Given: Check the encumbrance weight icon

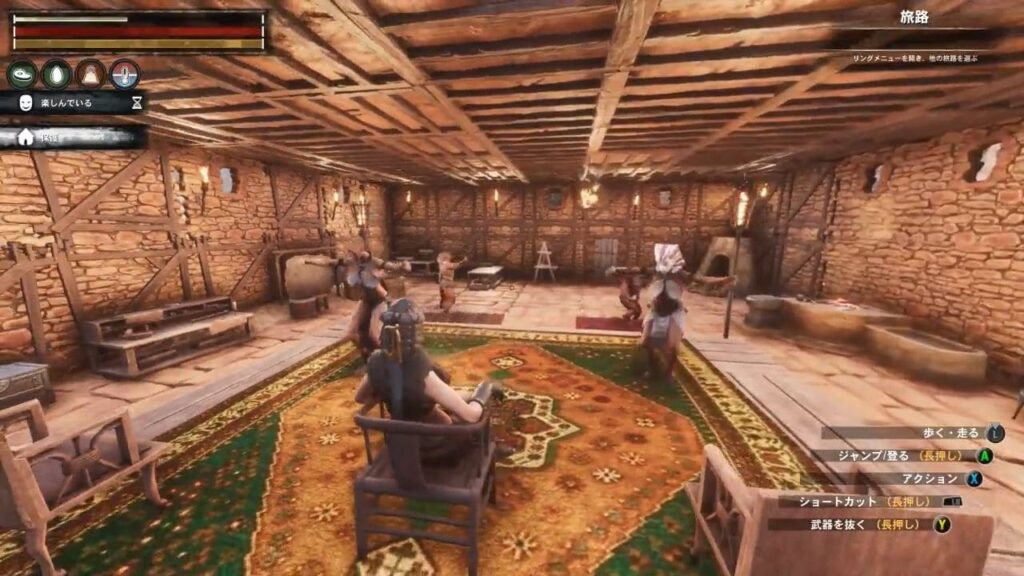Looking at the screenshot, I should 91,74.
